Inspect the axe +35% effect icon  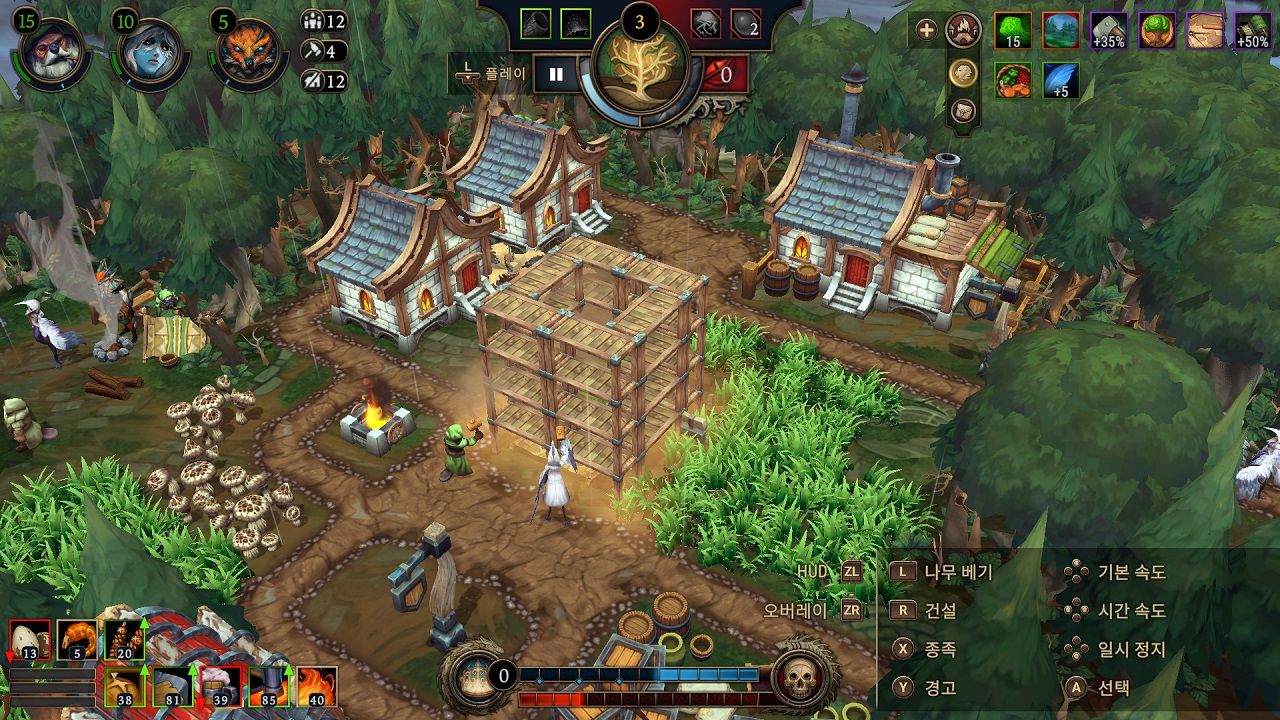coord(1108,31)
